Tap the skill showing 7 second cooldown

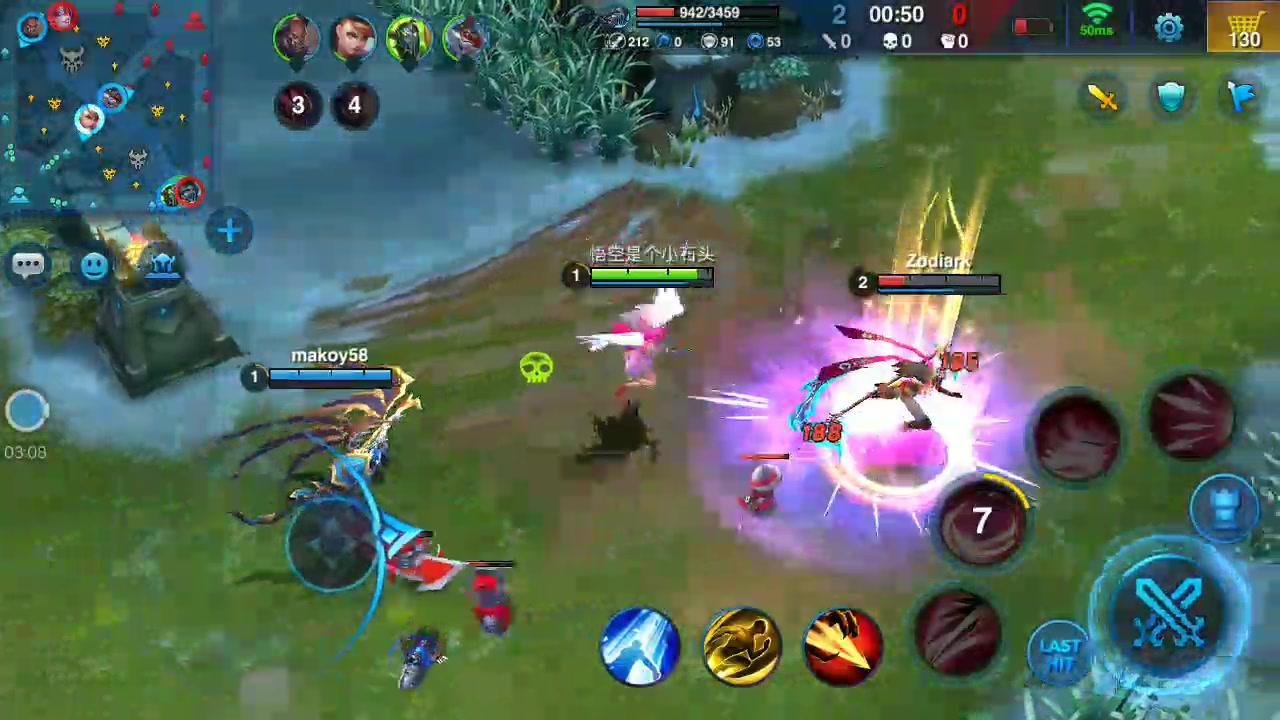click(982, 519)
